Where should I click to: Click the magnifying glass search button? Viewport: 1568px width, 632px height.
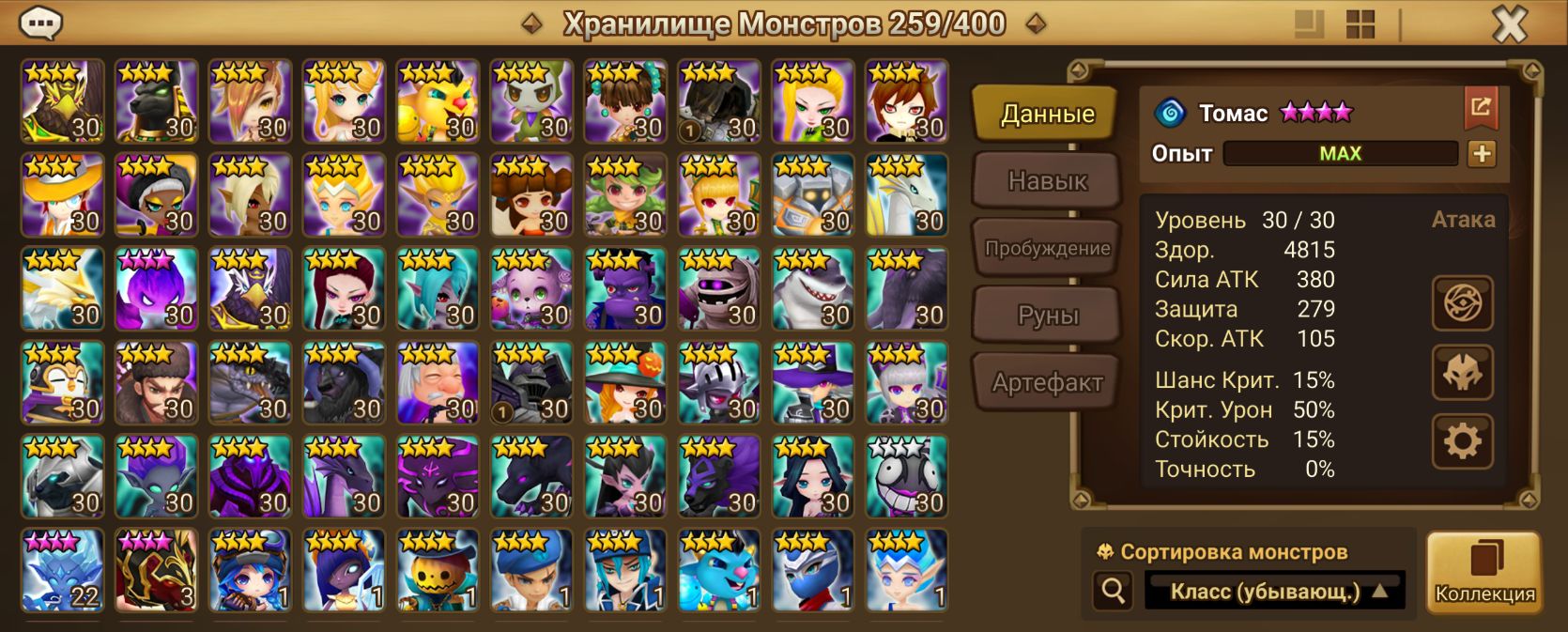coord(1113,592)
